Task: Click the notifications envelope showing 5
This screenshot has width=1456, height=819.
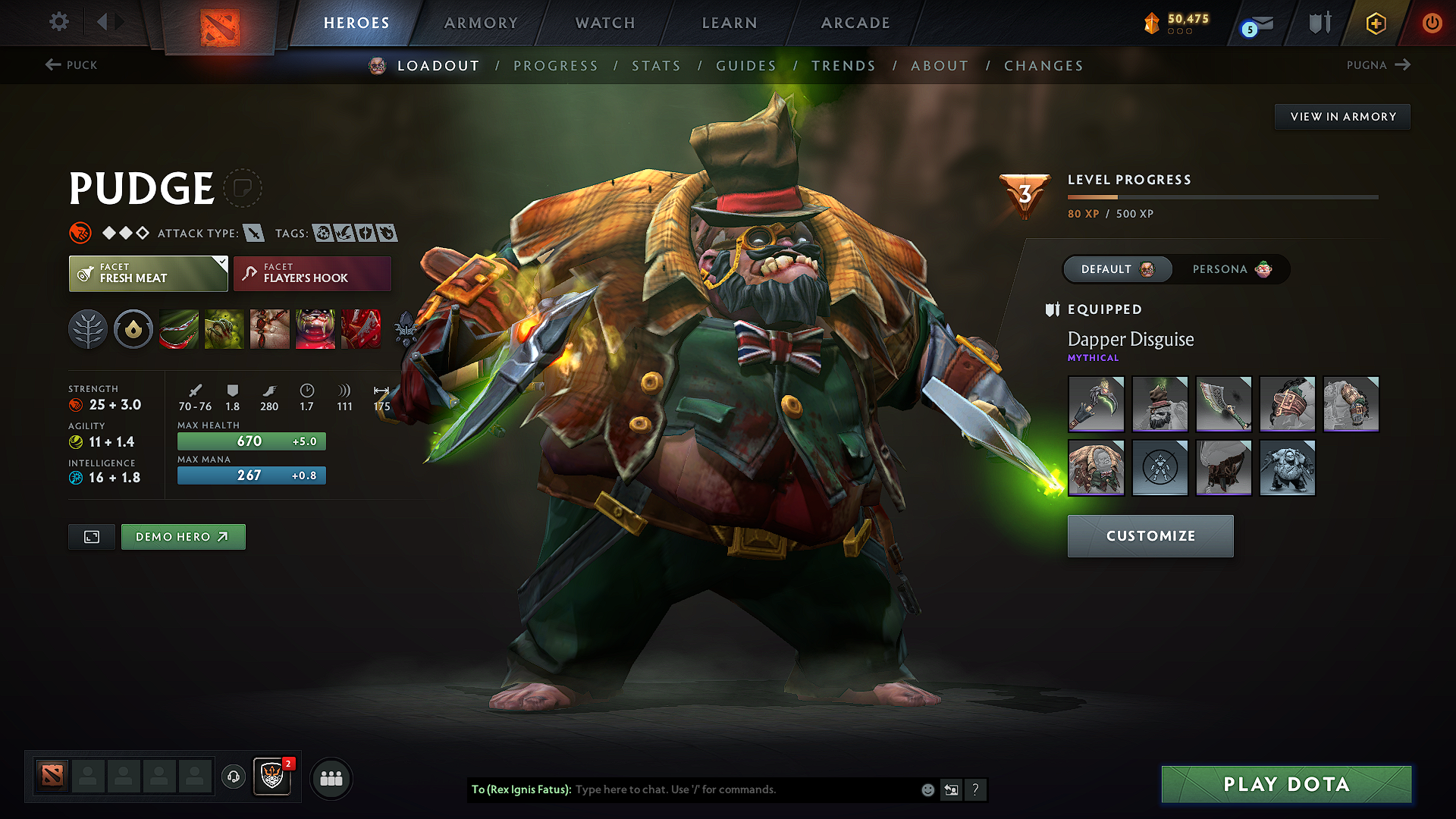Action: click(1254, 22)
